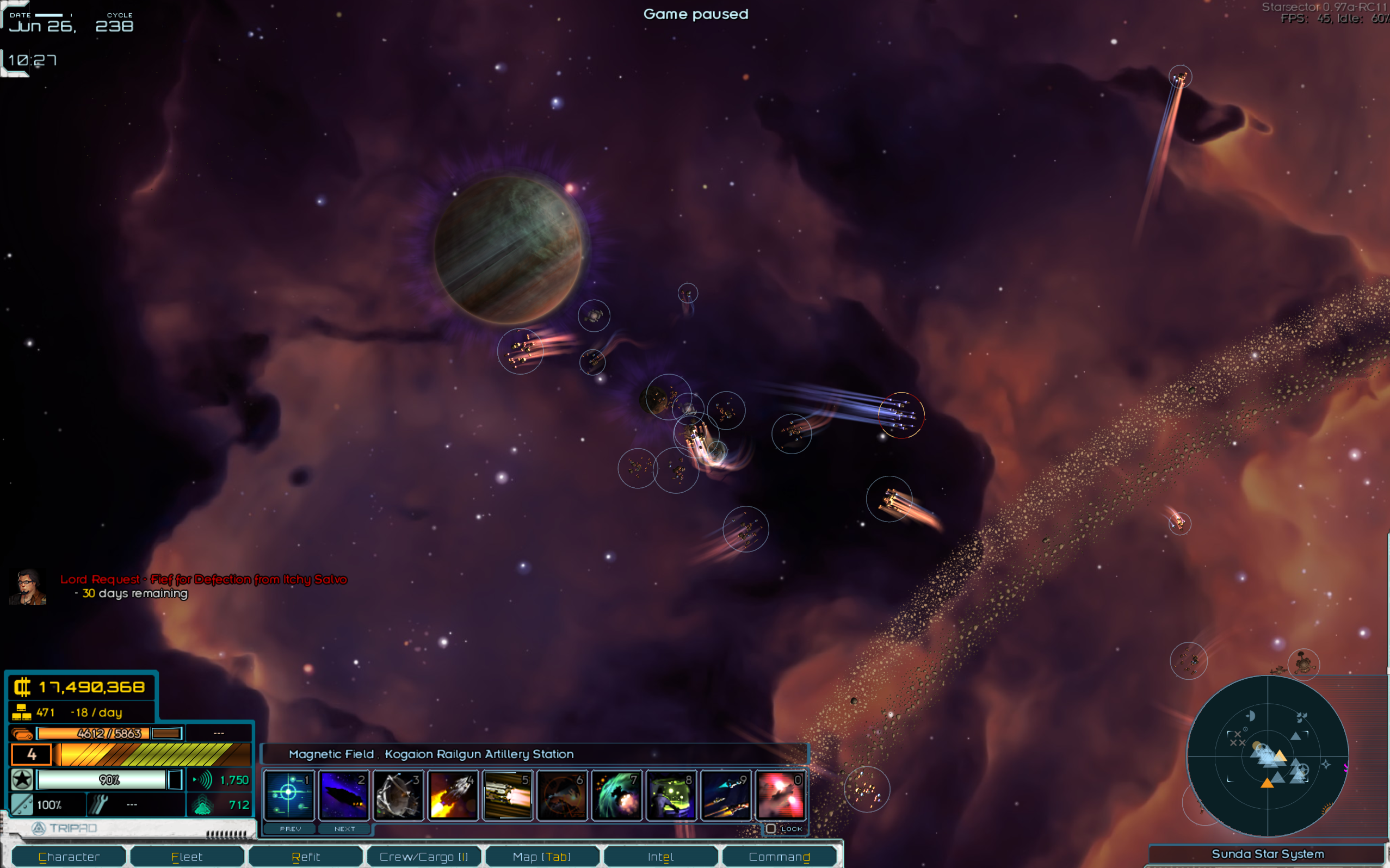The height and width of the screenshot is (868, 1390).
Task: Toggle the ability bar LOCK checkbox
Action: point(770,828)
